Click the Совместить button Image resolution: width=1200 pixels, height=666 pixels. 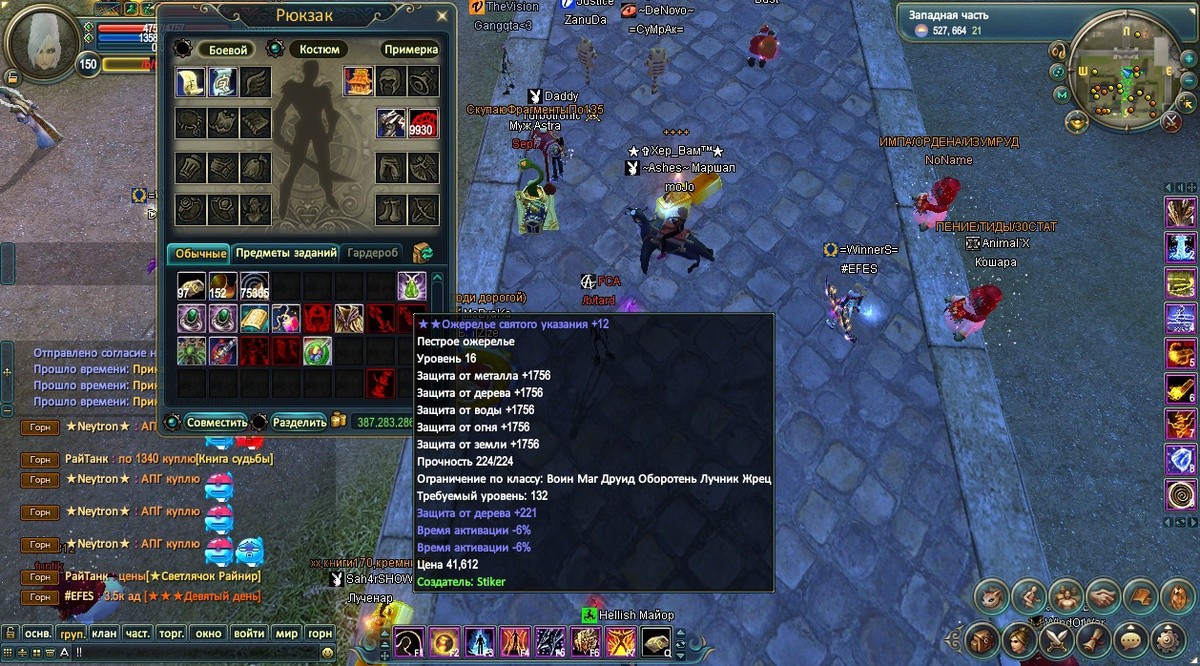click(x=216, y=422)
